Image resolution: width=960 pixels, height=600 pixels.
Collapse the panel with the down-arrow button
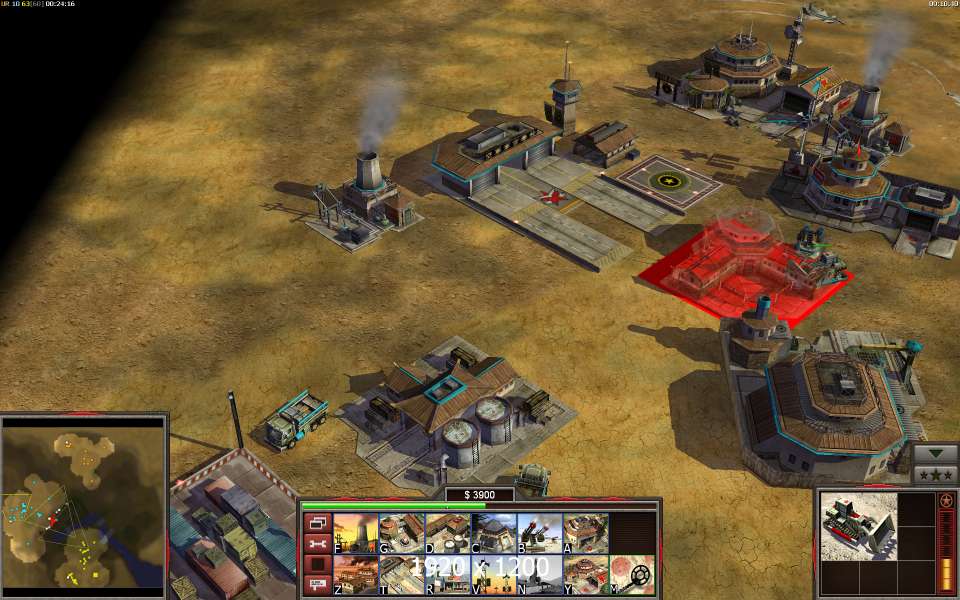point(935,452)
